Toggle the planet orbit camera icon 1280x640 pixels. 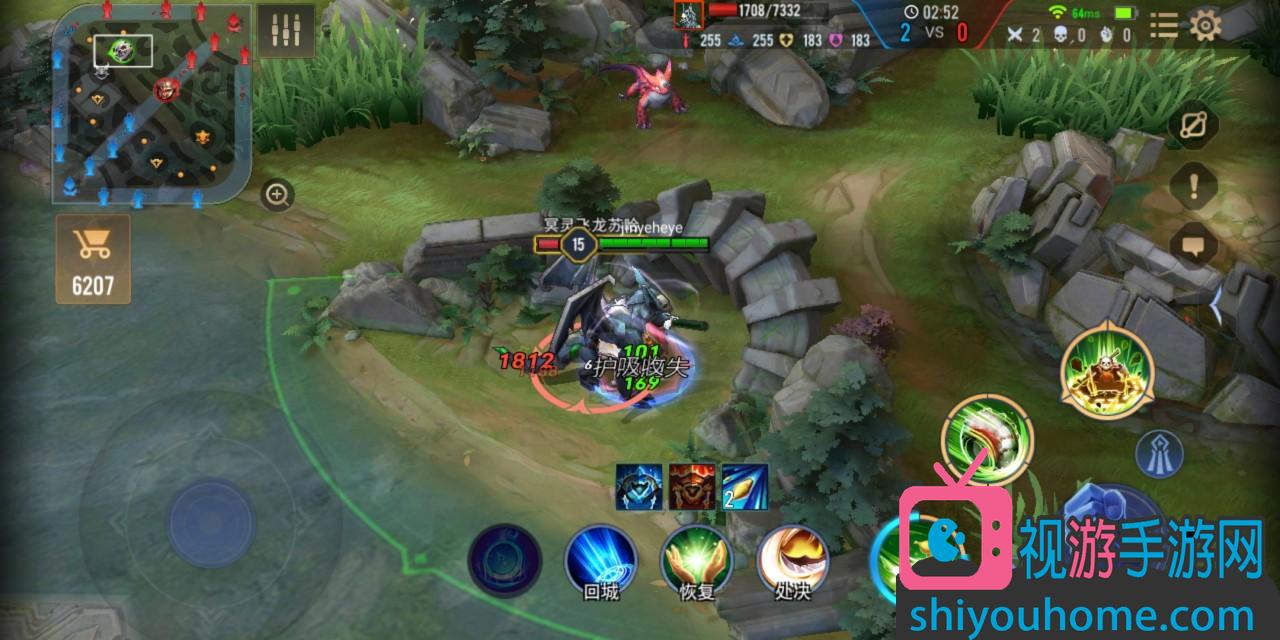pyautogui.click(x=1193, y=126)
